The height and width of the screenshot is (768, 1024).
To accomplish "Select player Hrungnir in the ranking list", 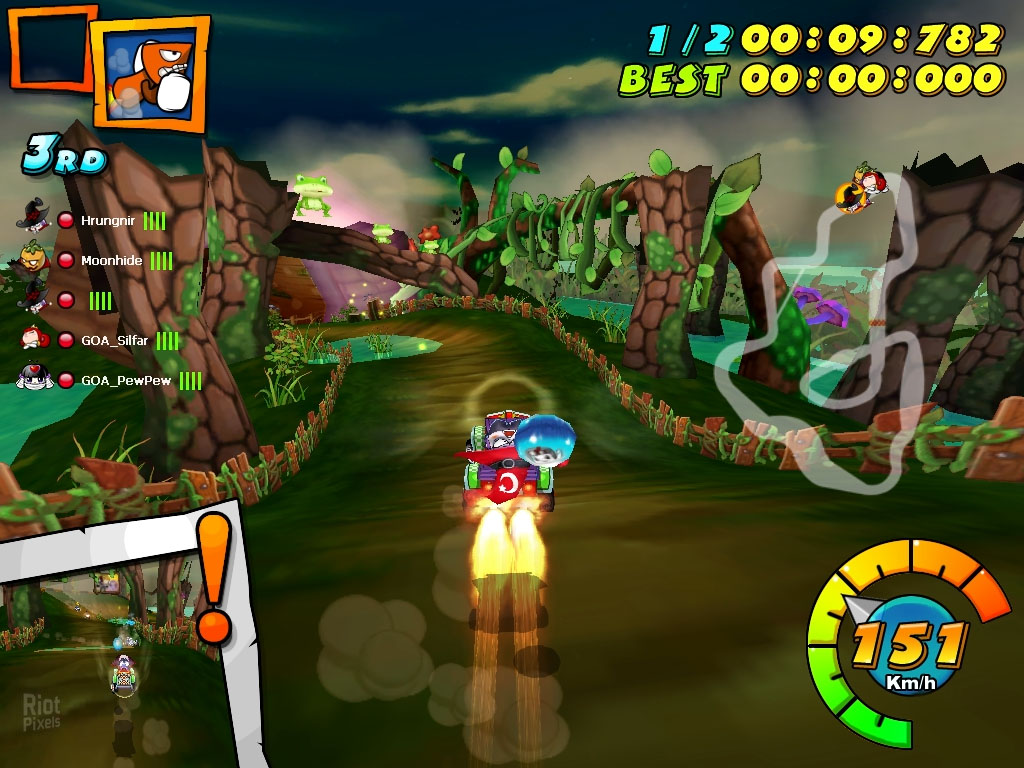I will (108, 220).
